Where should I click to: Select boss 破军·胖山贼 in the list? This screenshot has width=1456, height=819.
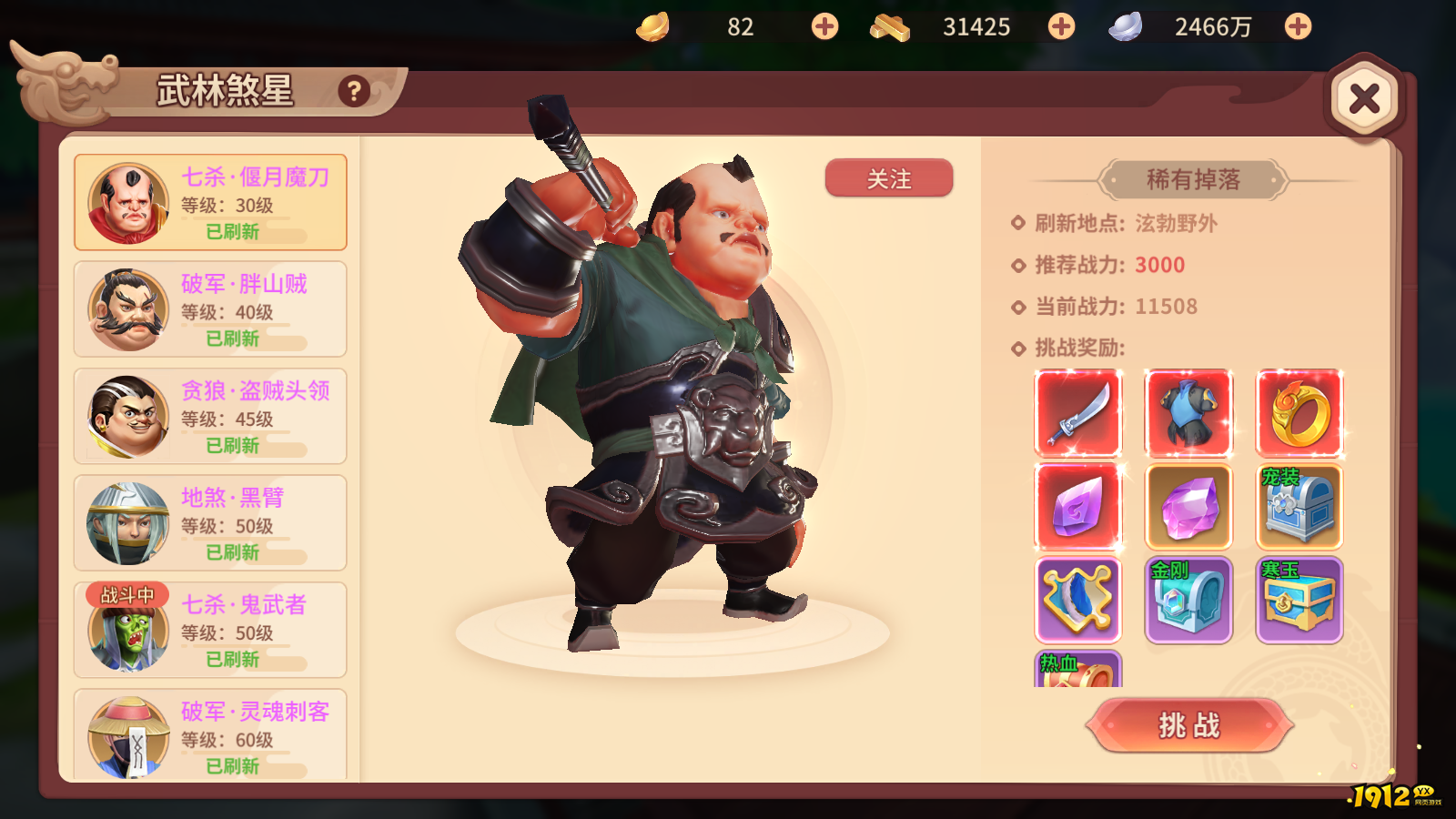[x=209, y=308]
